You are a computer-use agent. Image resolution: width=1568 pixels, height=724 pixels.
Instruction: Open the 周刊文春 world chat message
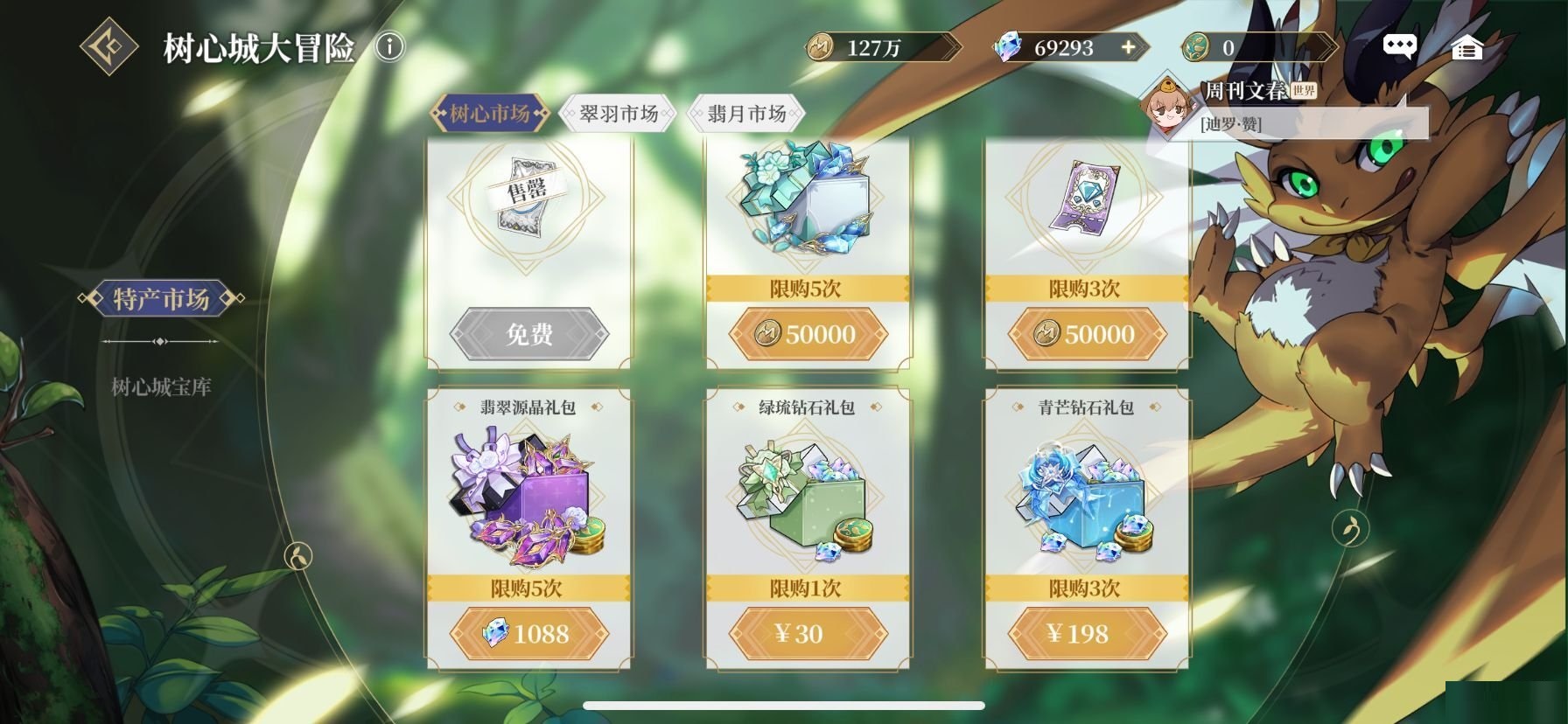click(x=1286, y=107)
